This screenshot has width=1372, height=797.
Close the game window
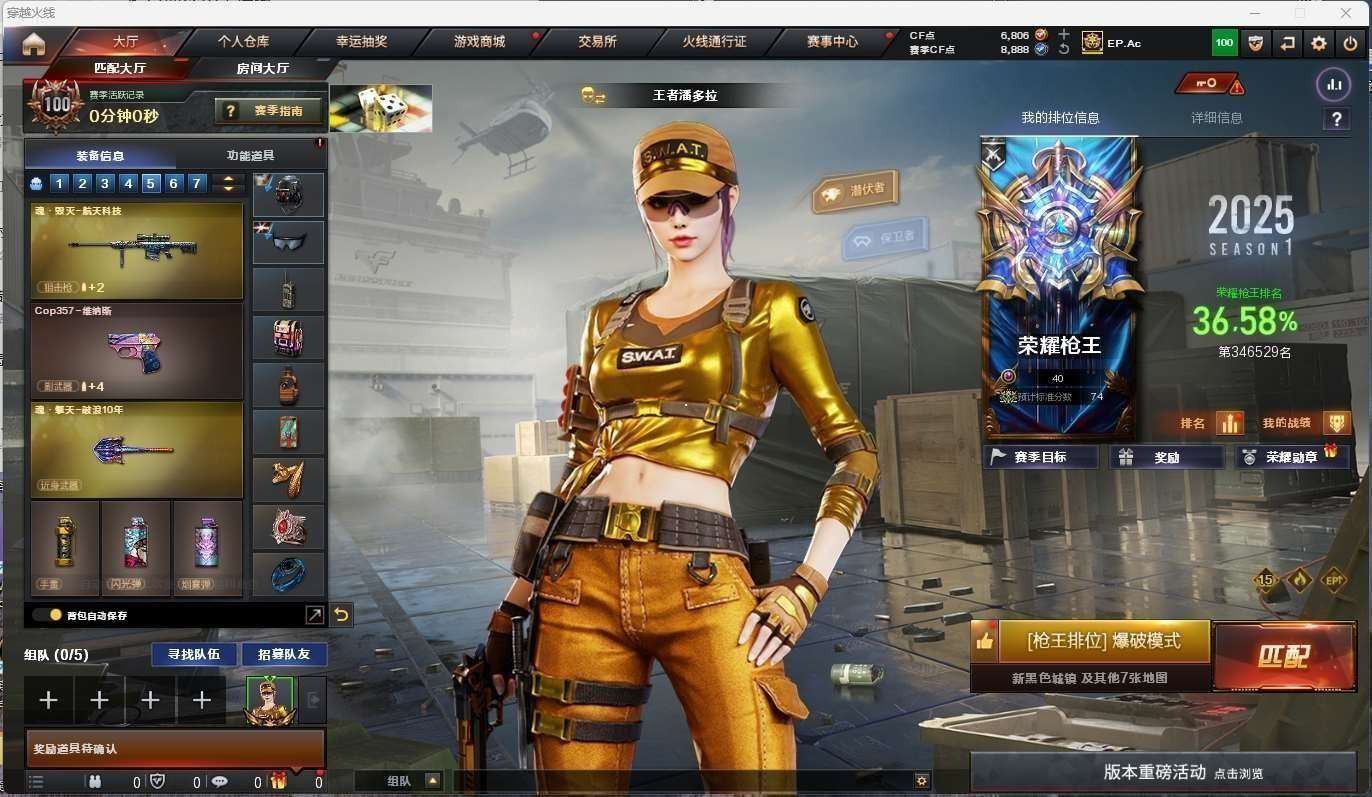(1347, 13)
